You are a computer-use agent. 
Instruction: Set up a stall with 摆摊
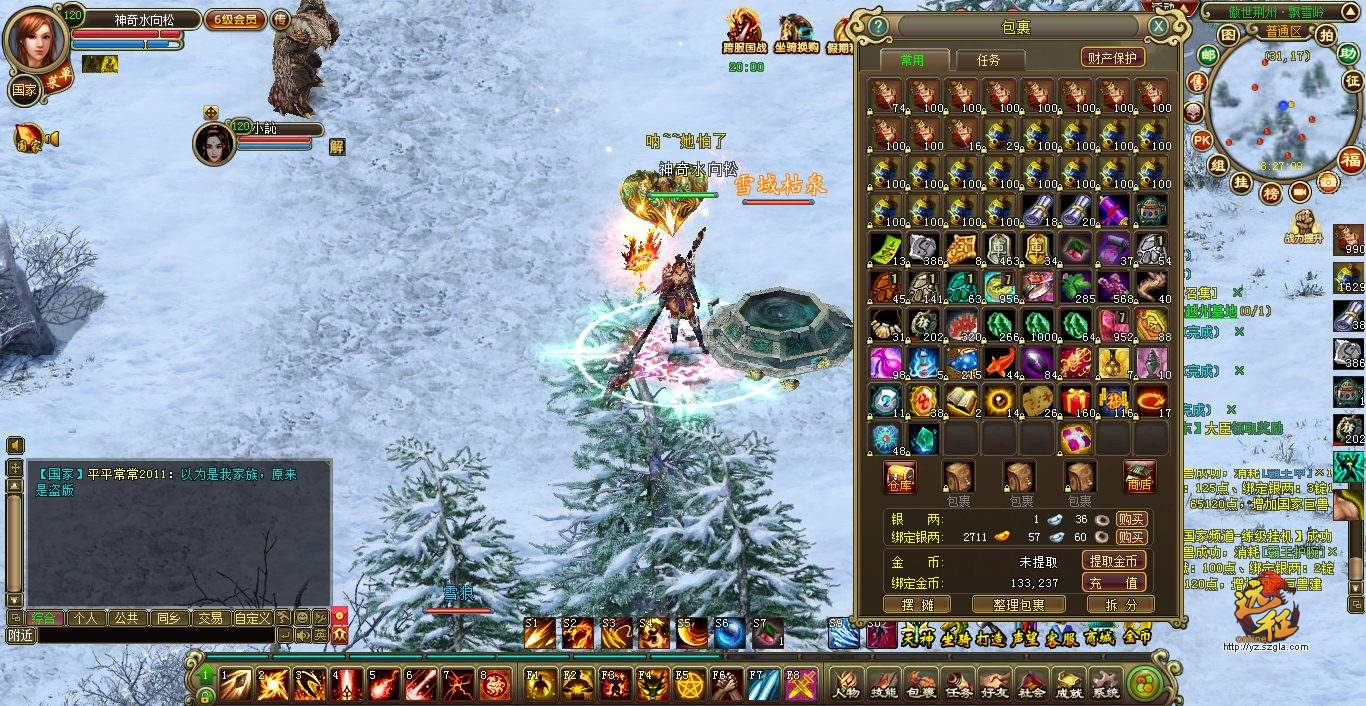916,605
